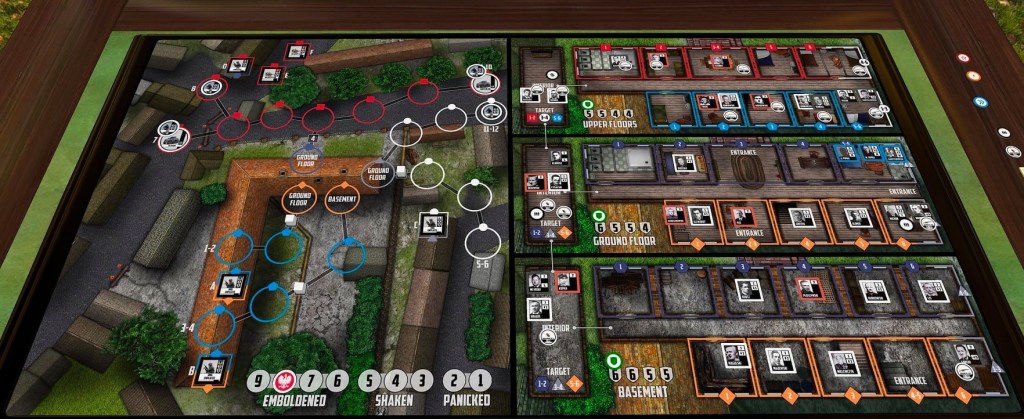The width and height of the screenshot is (1024, 419).
Task: Click the green defense marker above Upper Floors
Action: point(587,105)
